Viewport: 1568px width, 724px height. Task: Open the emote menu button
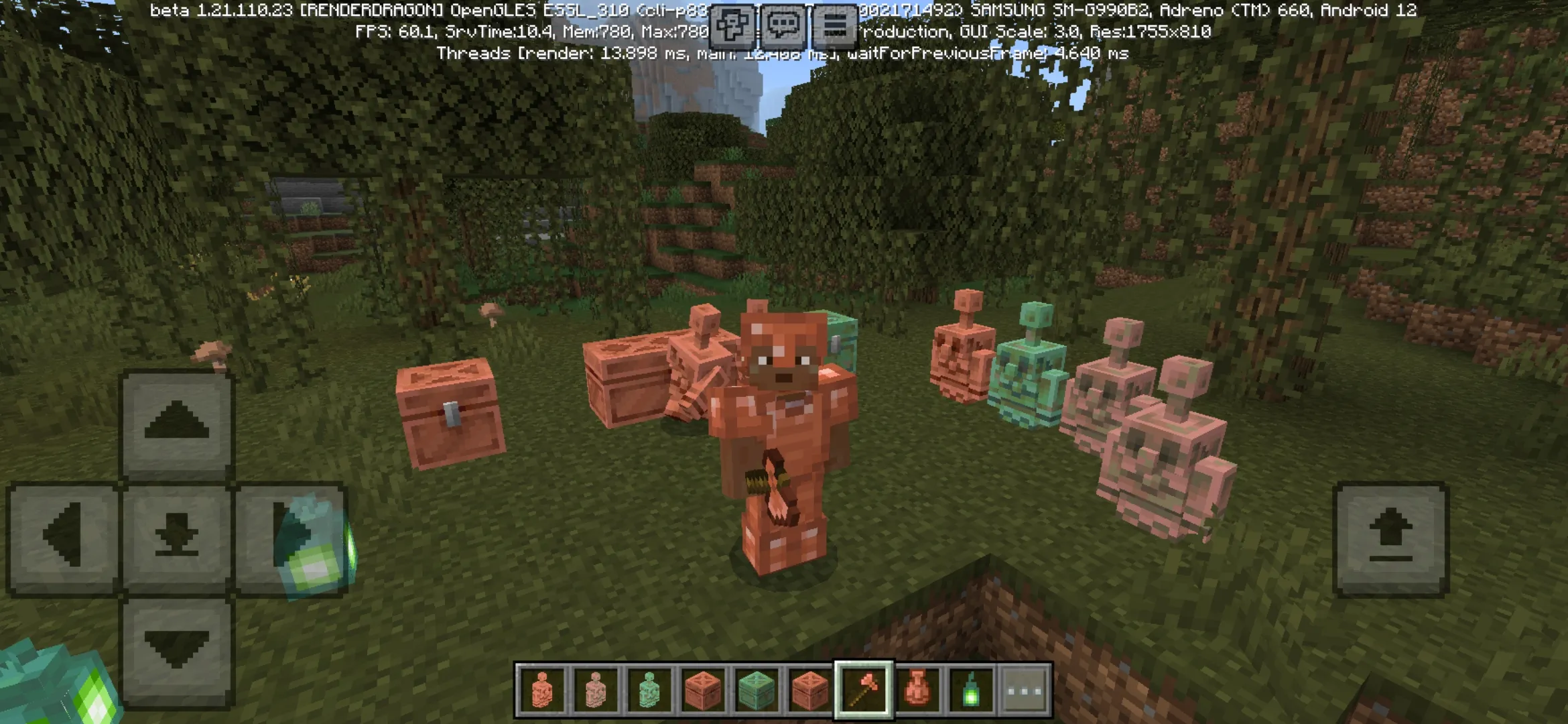pyautogui.click(x=730, y=27)
